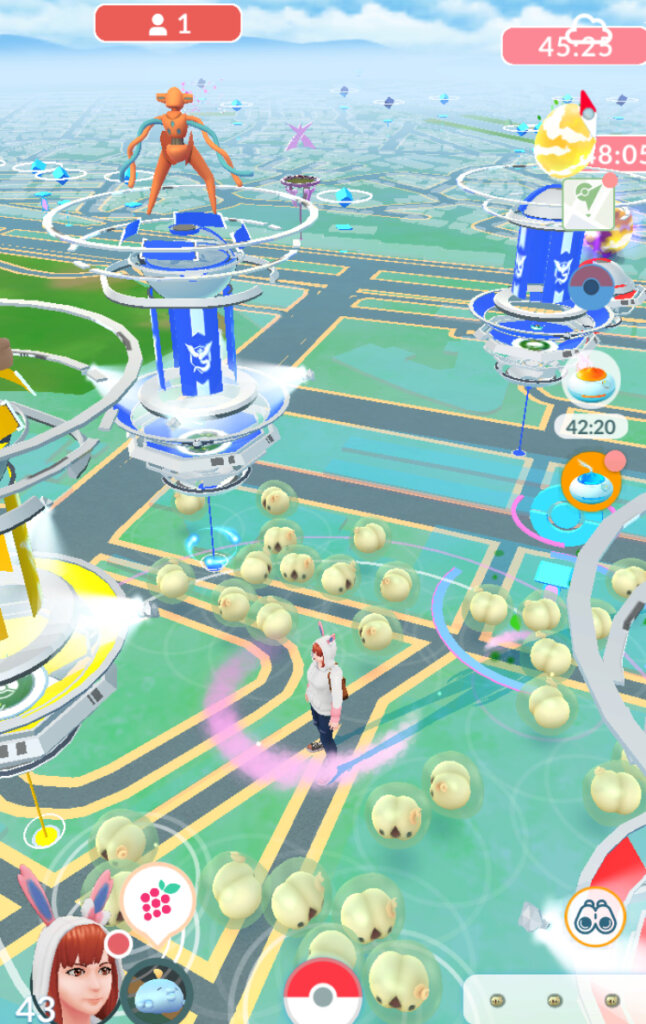Open the orange Daily Adventure Incense button

tap(591, 481)
